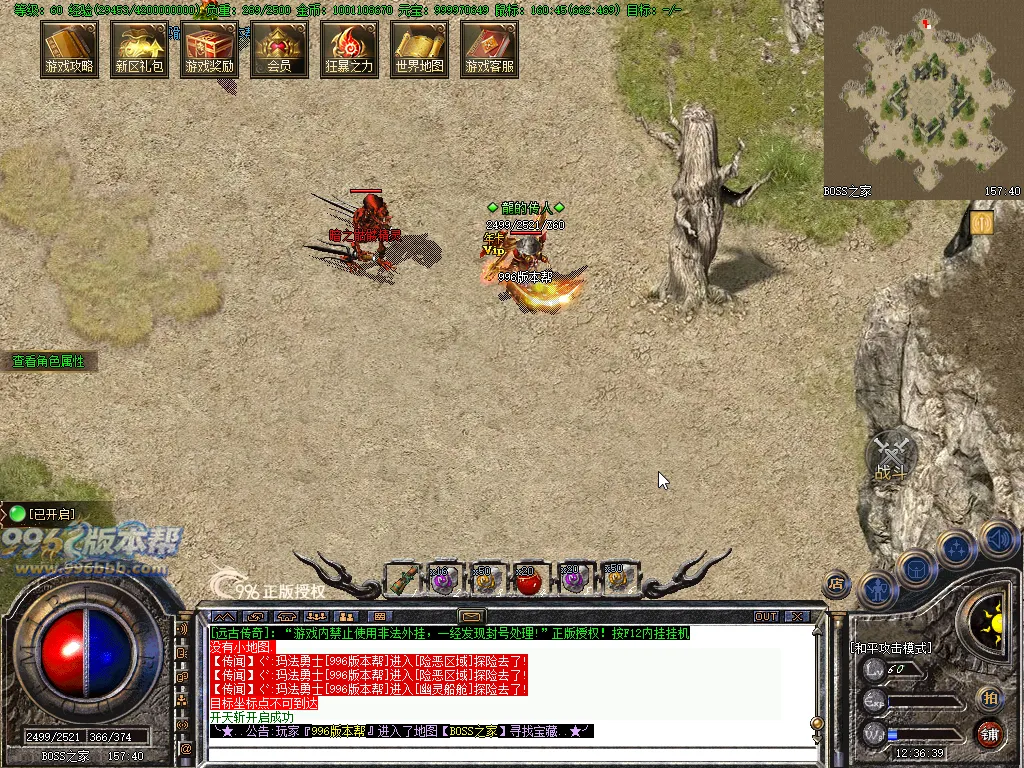Activate the 狂暴之力 fury power
Image resolution: width=1024 pixels, height=768 pixels.
pyautogui.click(x=349, y=49)
